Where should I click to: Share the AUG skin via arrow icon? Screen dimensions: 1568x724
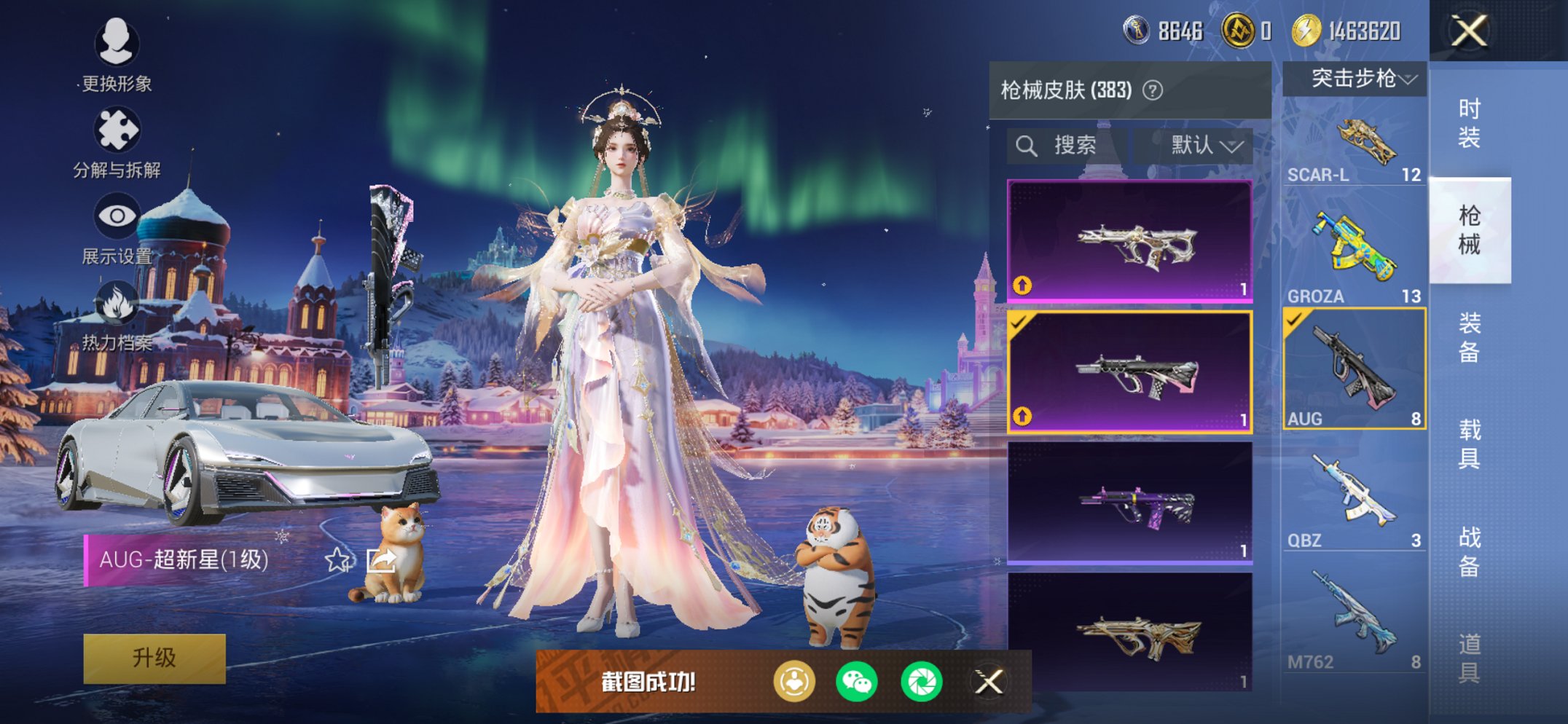(380, 560)
